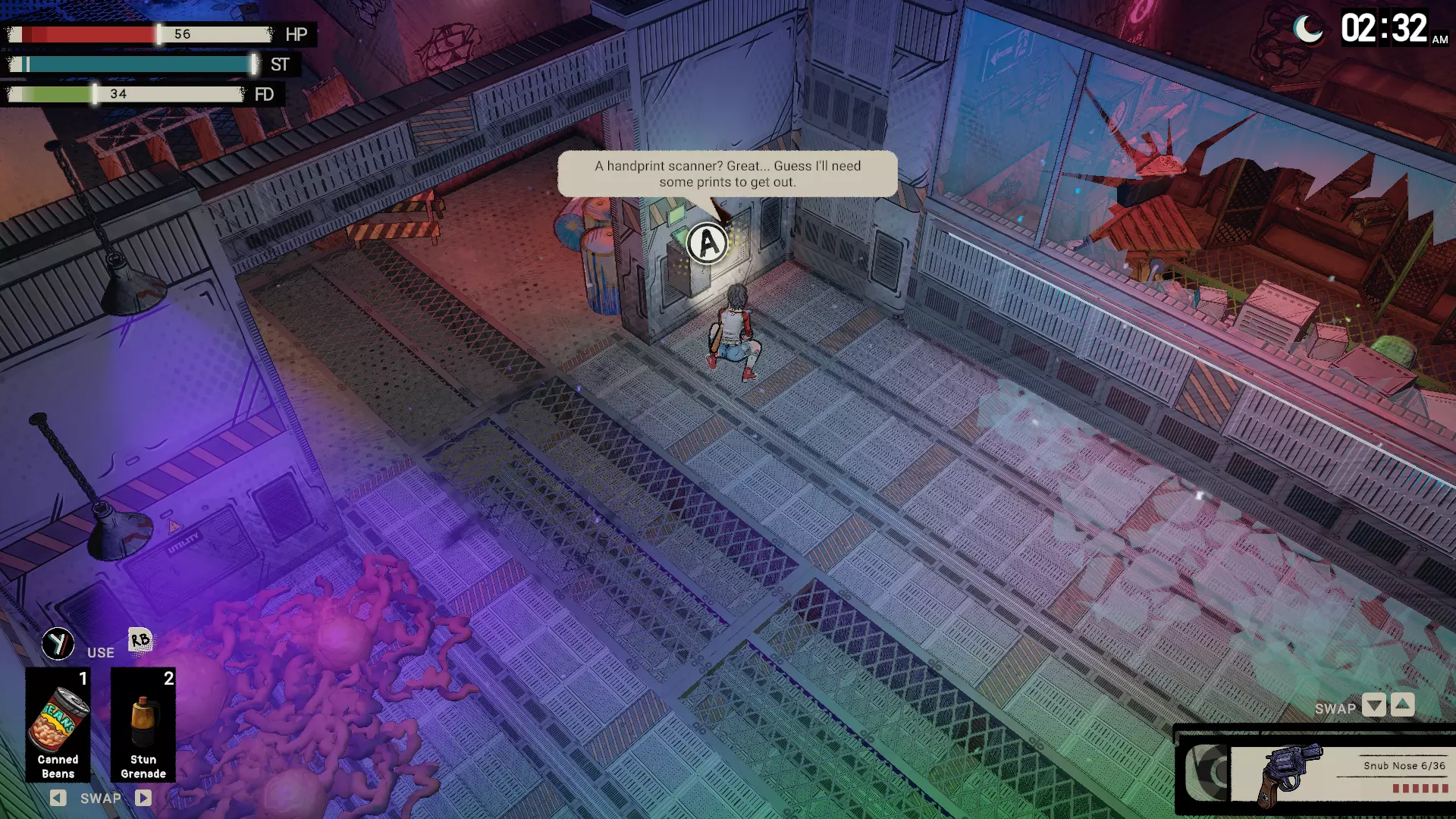Select the Canned Beans in slot 1
1456x819 pixels.
(x=58, y=724)
